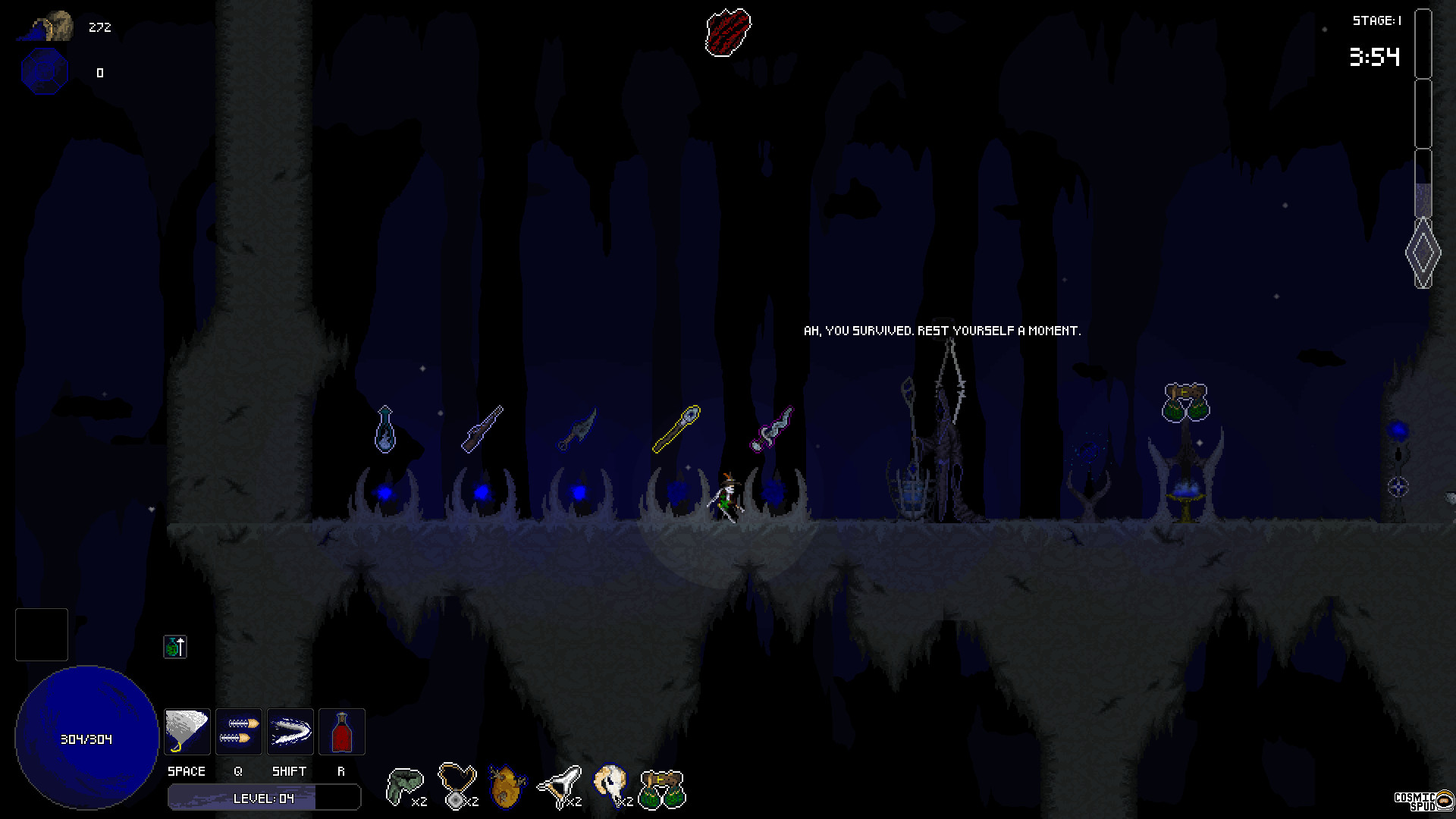The width and height of the screenshot is (1456, 819).
Task: Select the golden egg trinket icon
Action: coord(507,785)
